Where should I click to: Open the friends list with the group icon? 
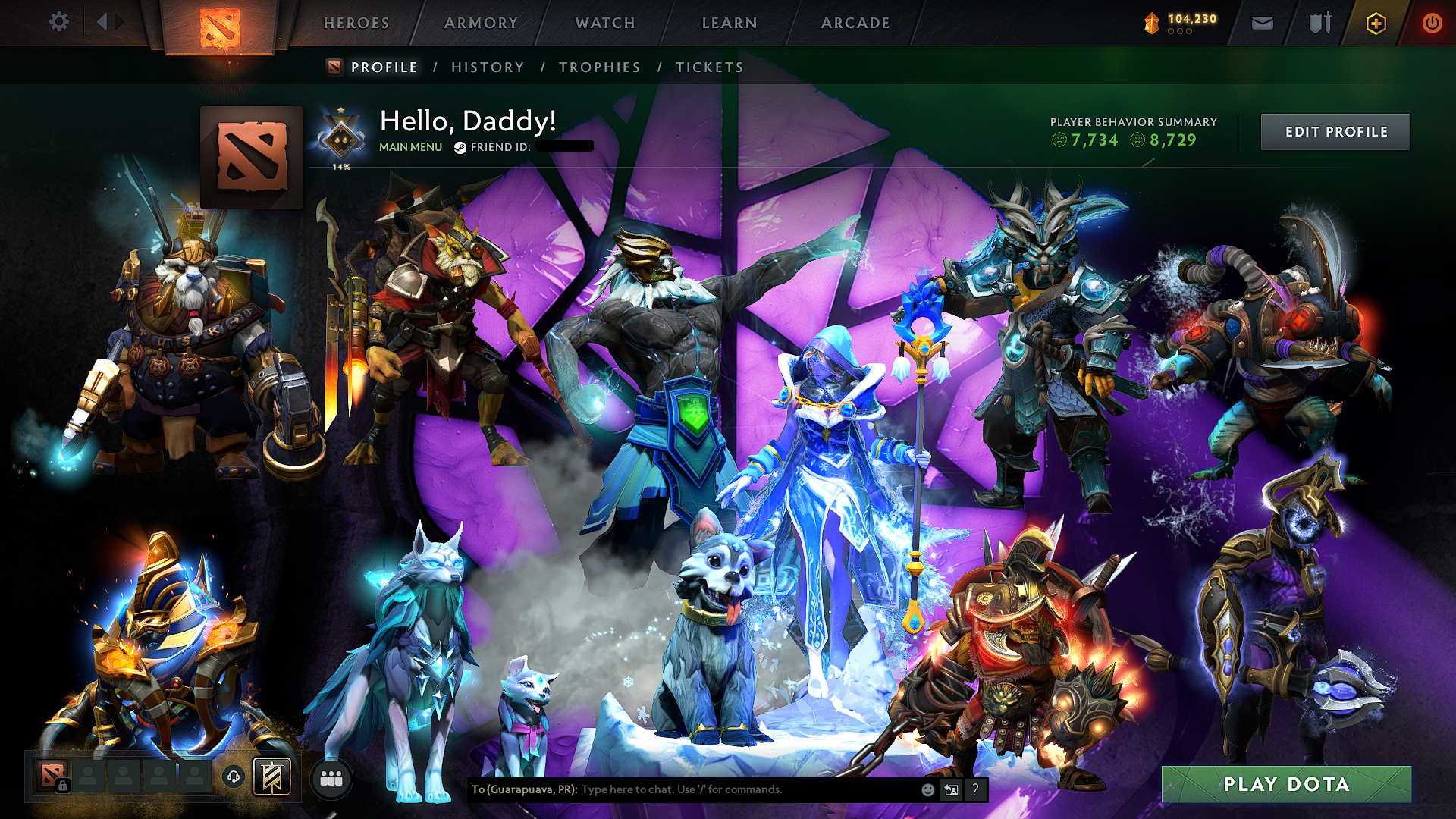pyautogui.click(x=332, y=778)
